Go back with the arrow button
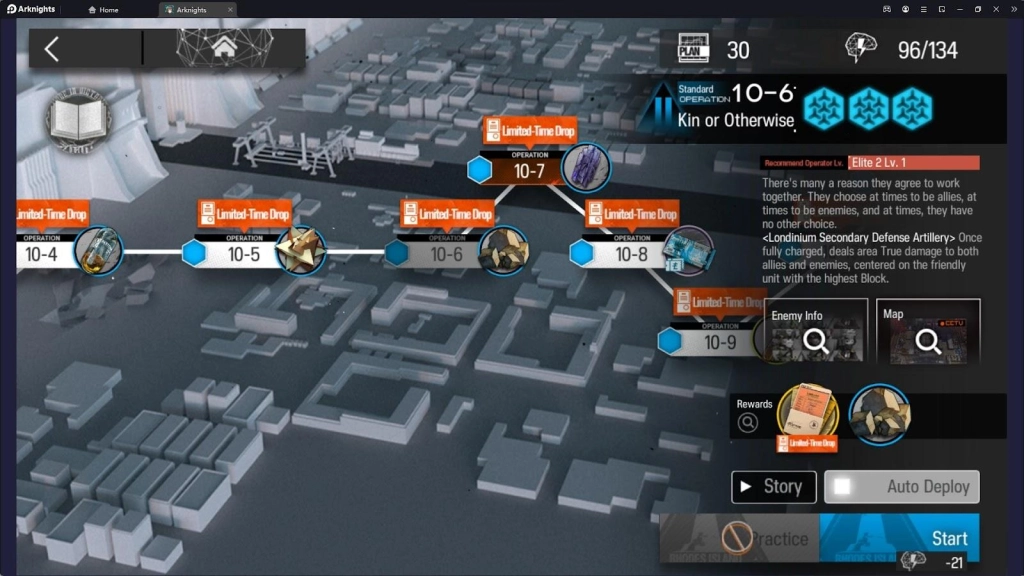The height and width of the screenshot is (576, 1024). click(52, 48)
